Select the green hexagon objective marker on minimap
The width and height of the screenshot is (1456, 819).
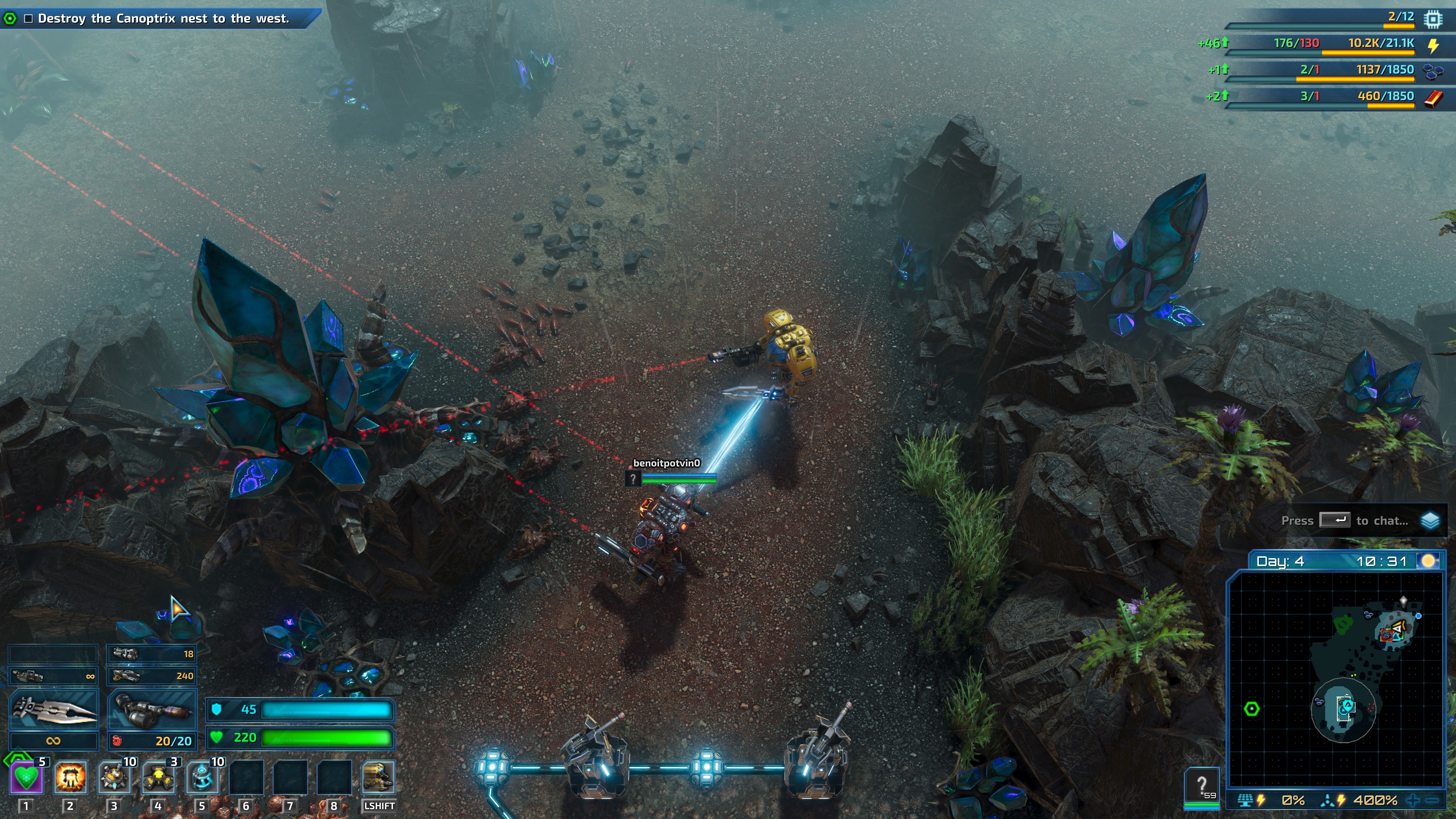[1252, 709]
